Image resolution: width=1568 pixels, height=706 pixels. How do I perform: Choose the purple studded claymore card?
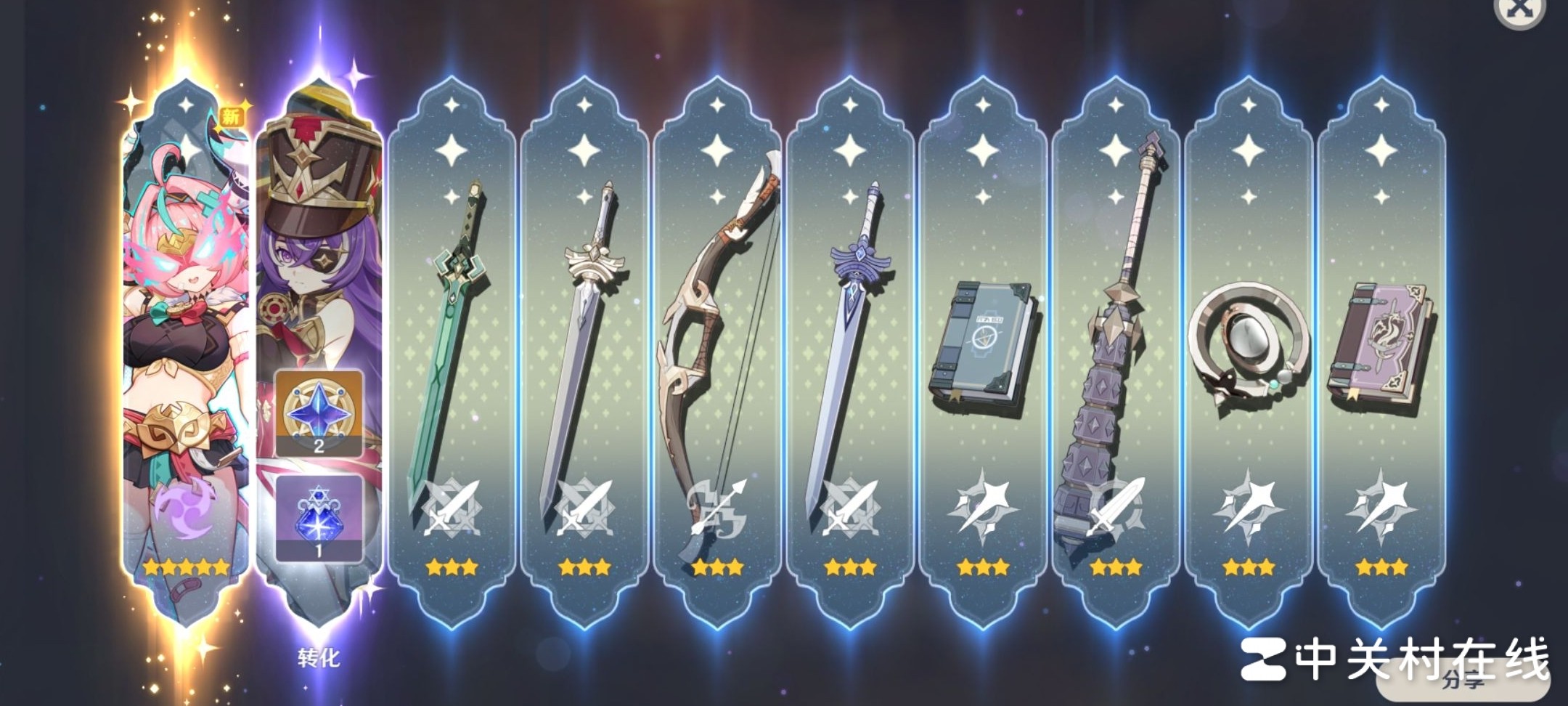(x=1116, y=349)
